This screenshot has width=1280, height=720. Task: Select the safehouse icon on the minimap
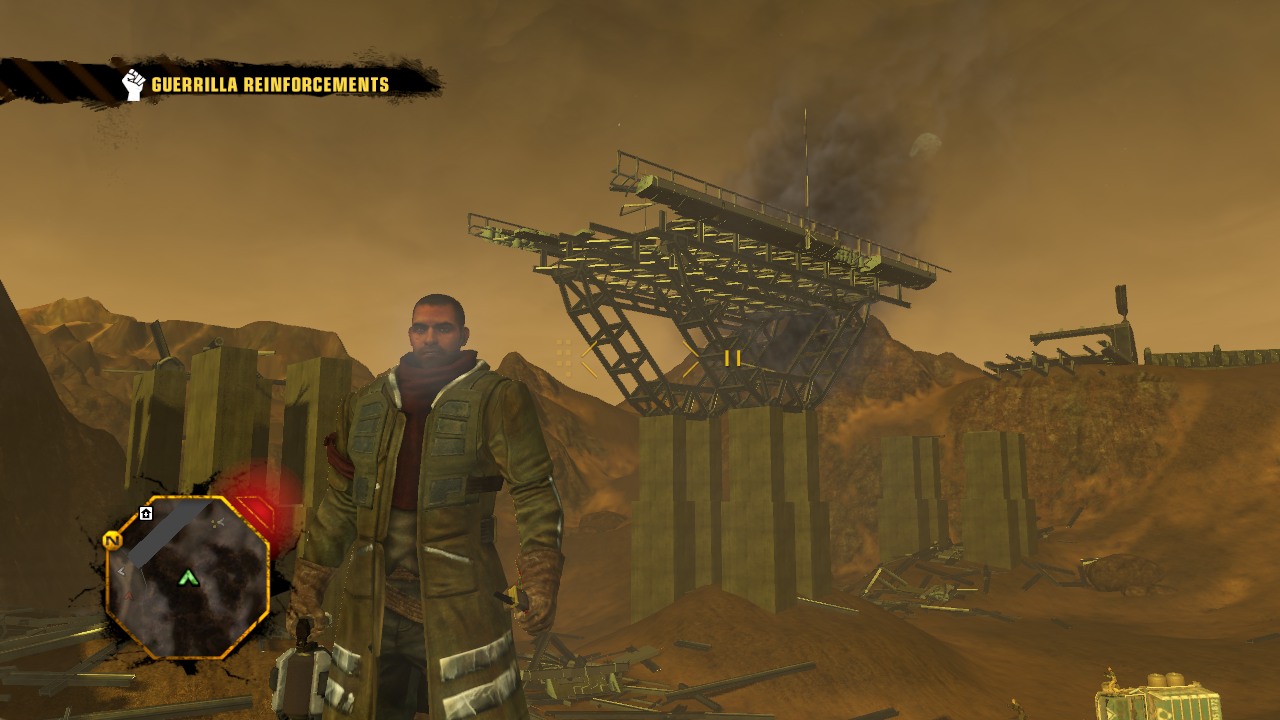(146, 512)
